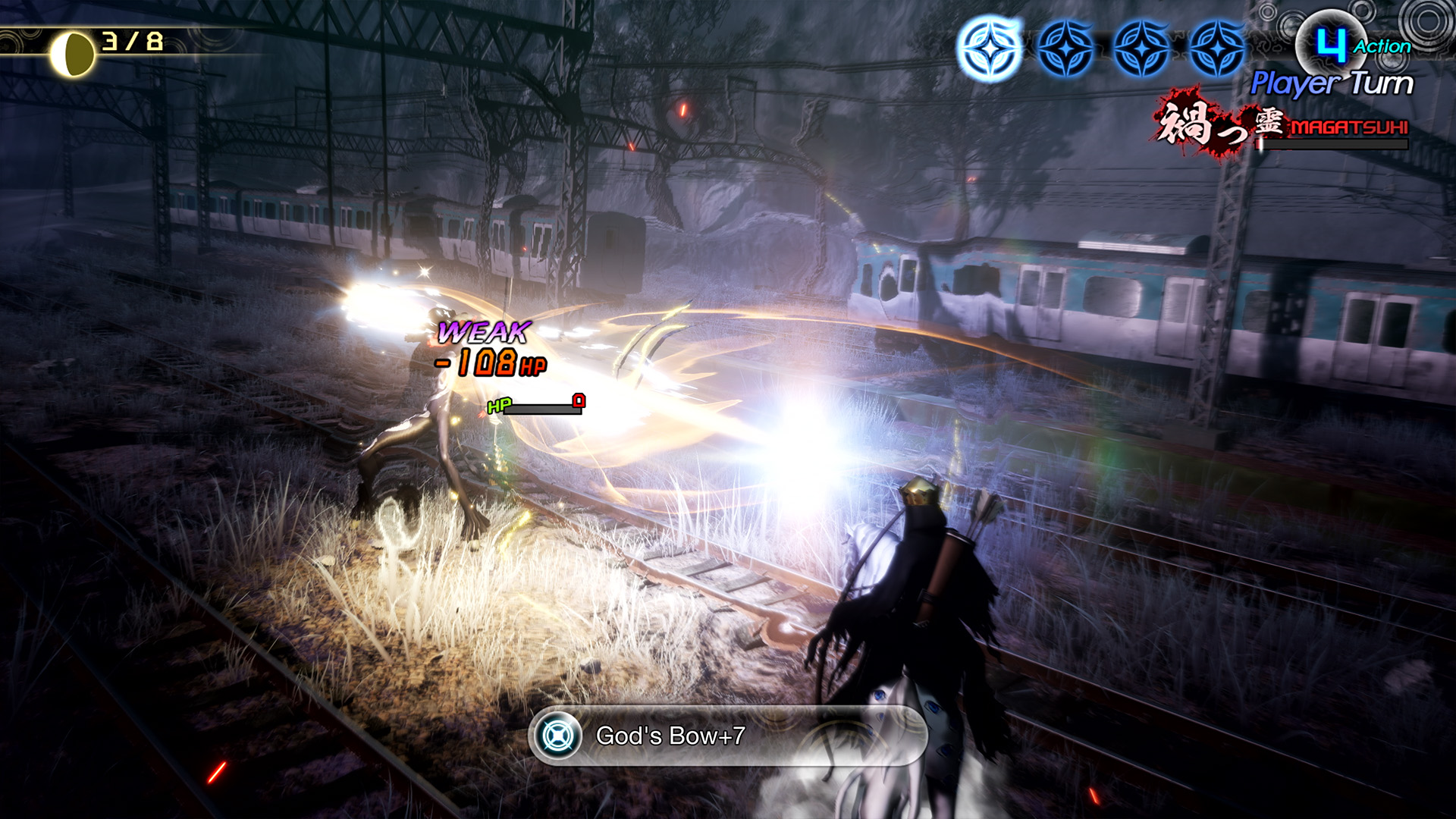Click the moon phase icon

[x=72, y=55]
